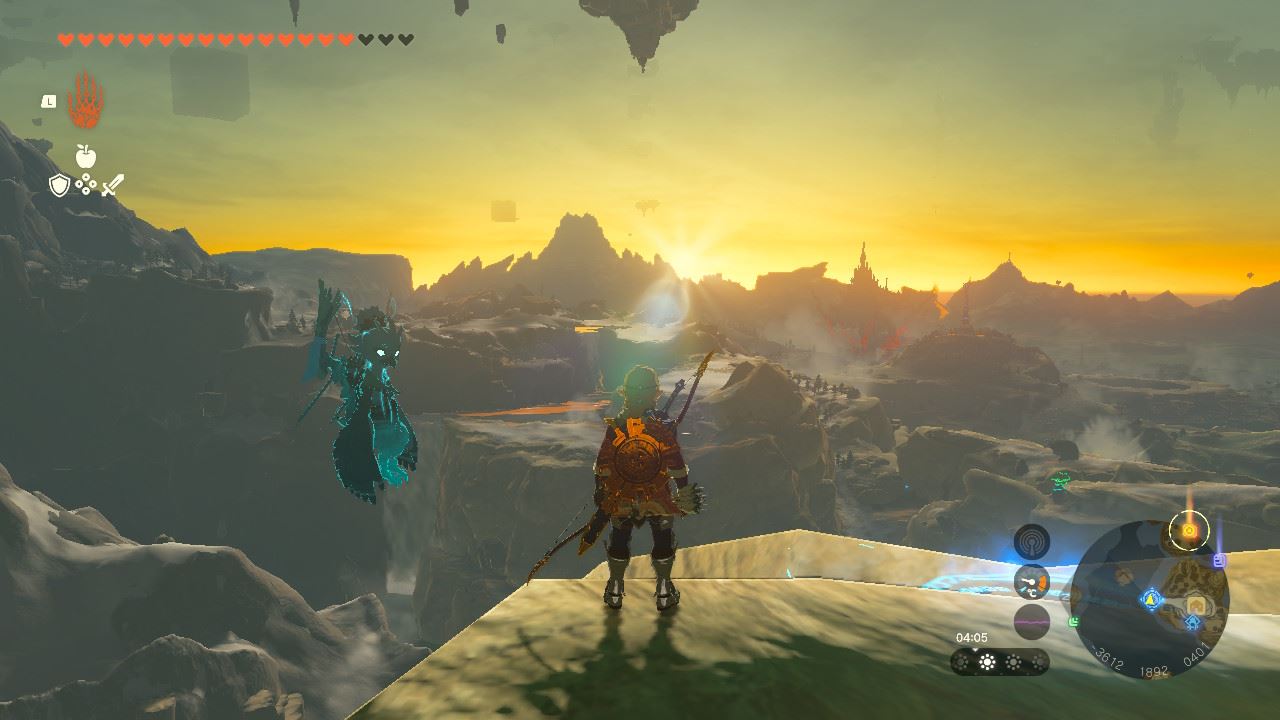Select the apple food icon
The height and width of the screenshot is (720, 1280).
[85, 158]
